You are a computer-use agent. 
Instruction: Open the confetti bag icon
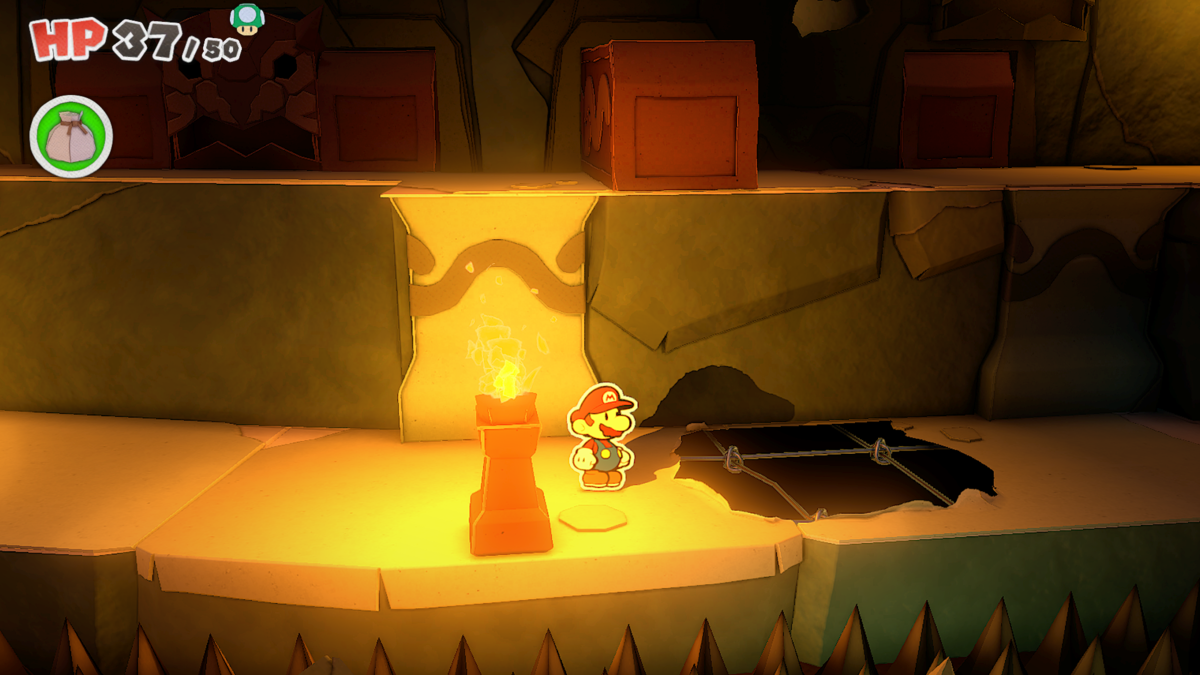pyautogui.click(x=71, y=136)
